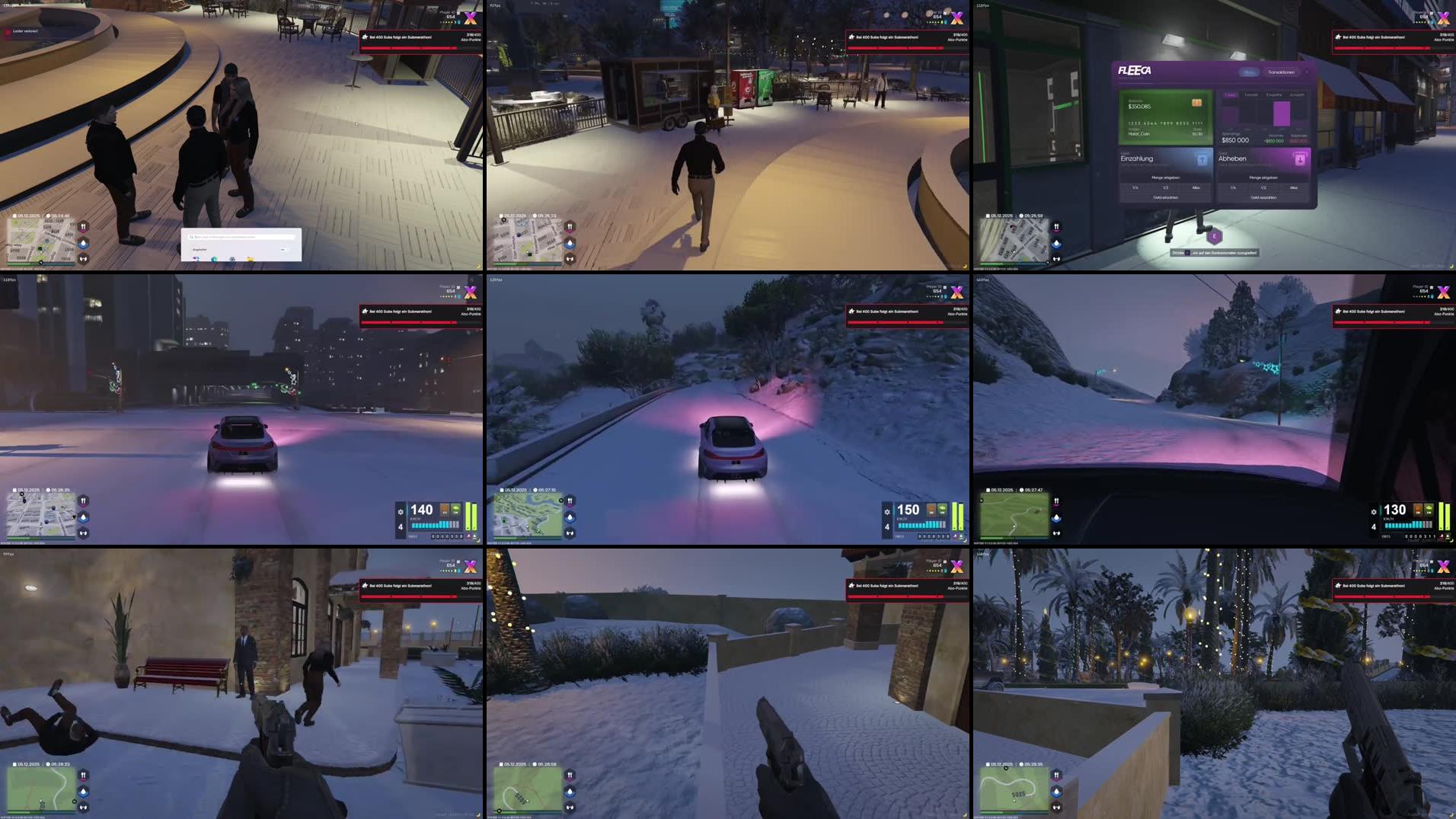
Task: Click the Alles button under the Abheben panel
Action: [1294, 187]
